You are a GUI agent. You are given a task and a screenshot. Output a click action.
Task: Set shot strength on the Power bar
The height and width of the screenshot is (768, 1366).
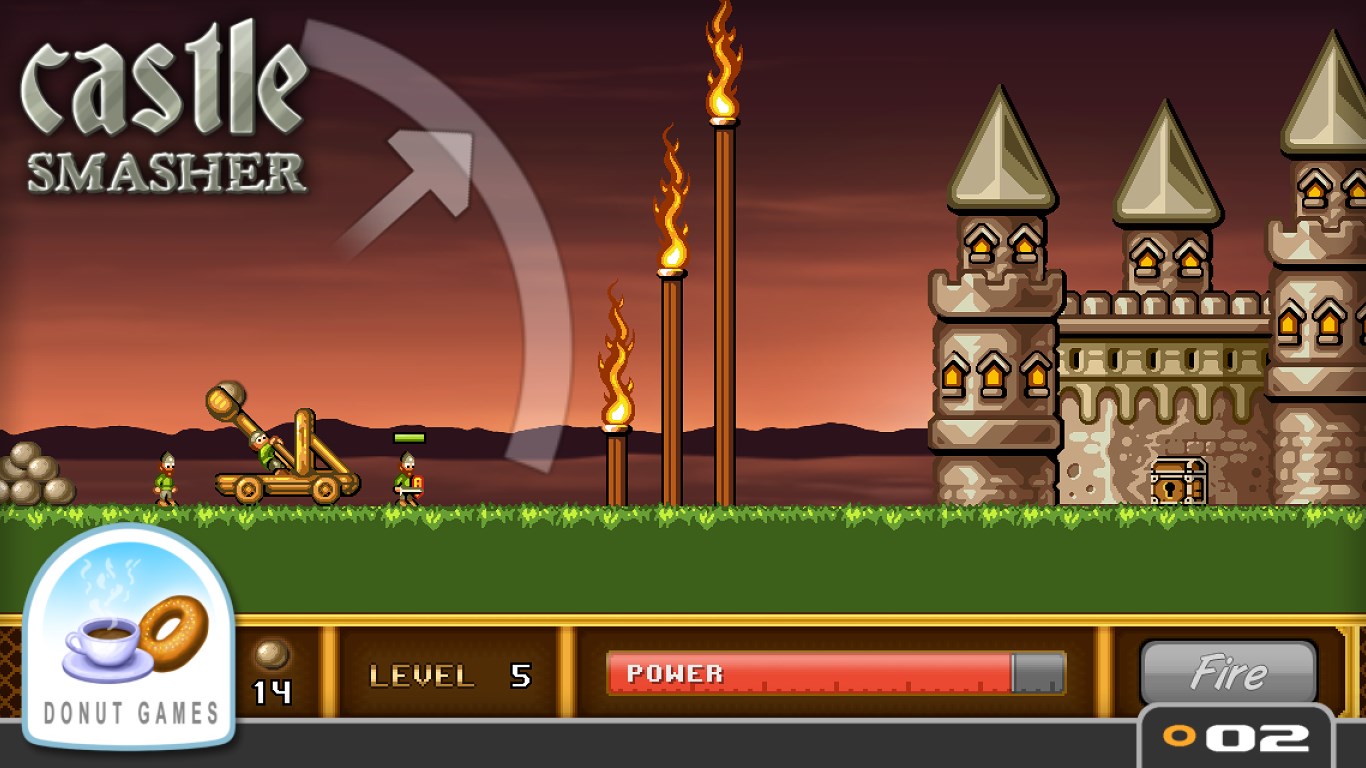click(835, 673)
